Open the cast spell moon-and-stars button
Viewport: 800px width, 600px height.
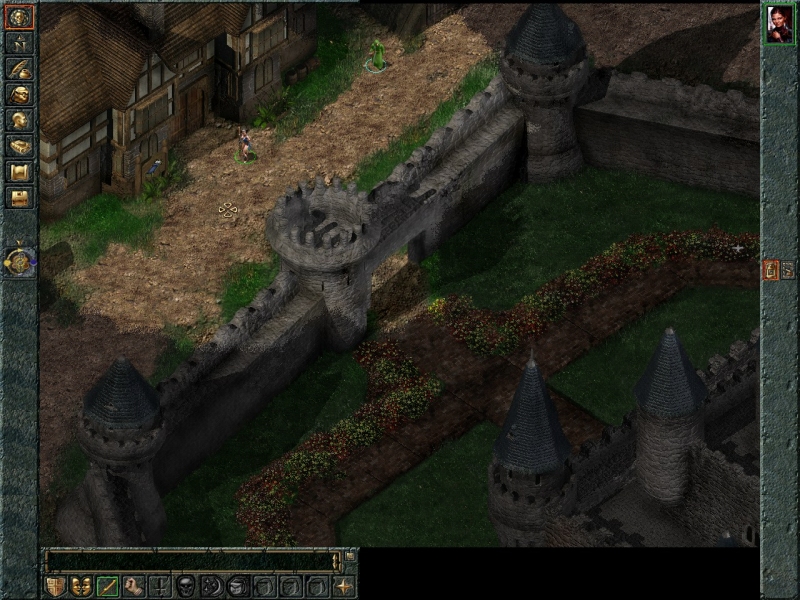click(212, 586)
